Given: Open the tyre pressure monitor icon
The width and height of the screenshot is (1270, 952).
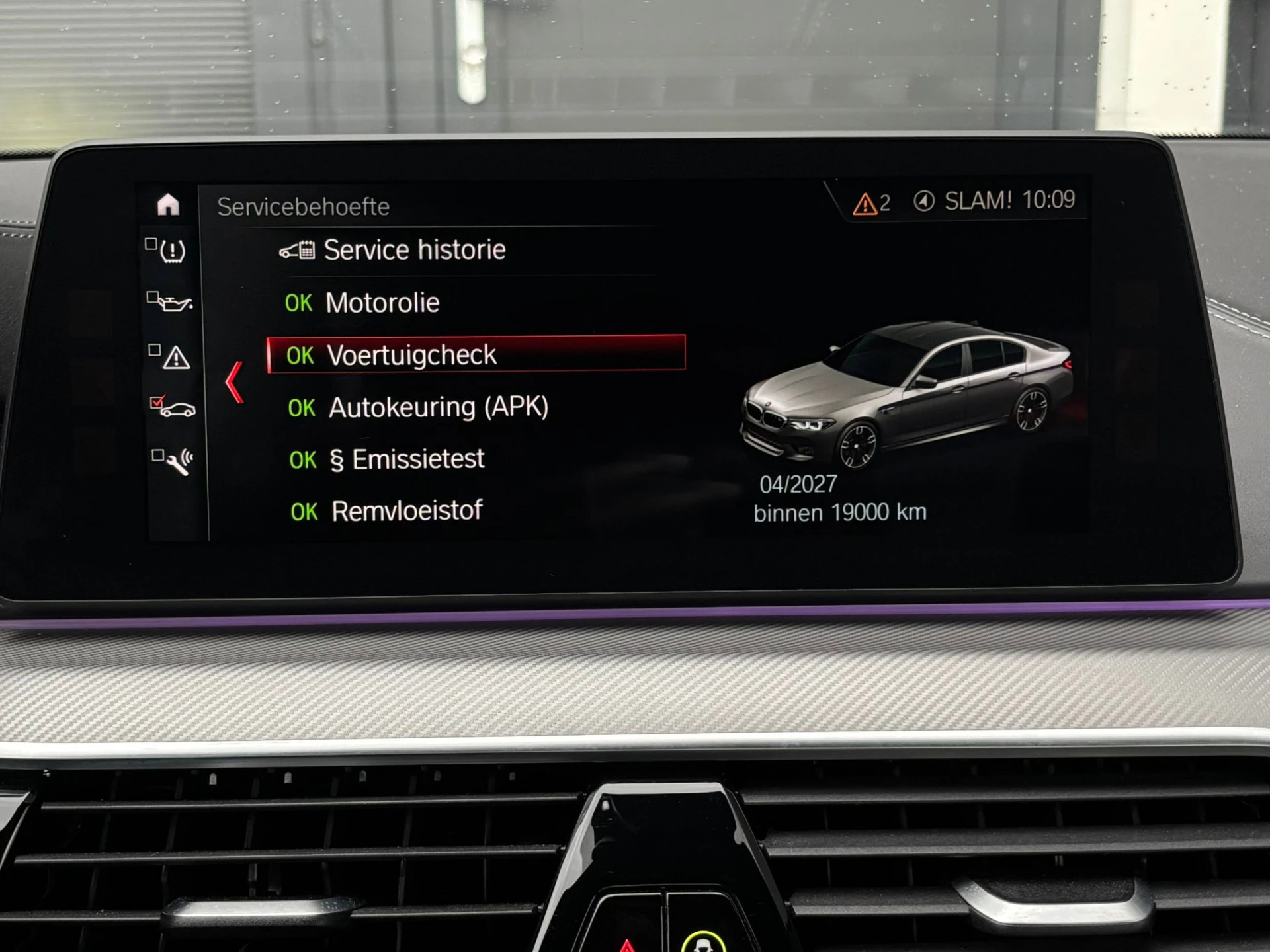Looking at the screenshot, I should tap(171, 251).
